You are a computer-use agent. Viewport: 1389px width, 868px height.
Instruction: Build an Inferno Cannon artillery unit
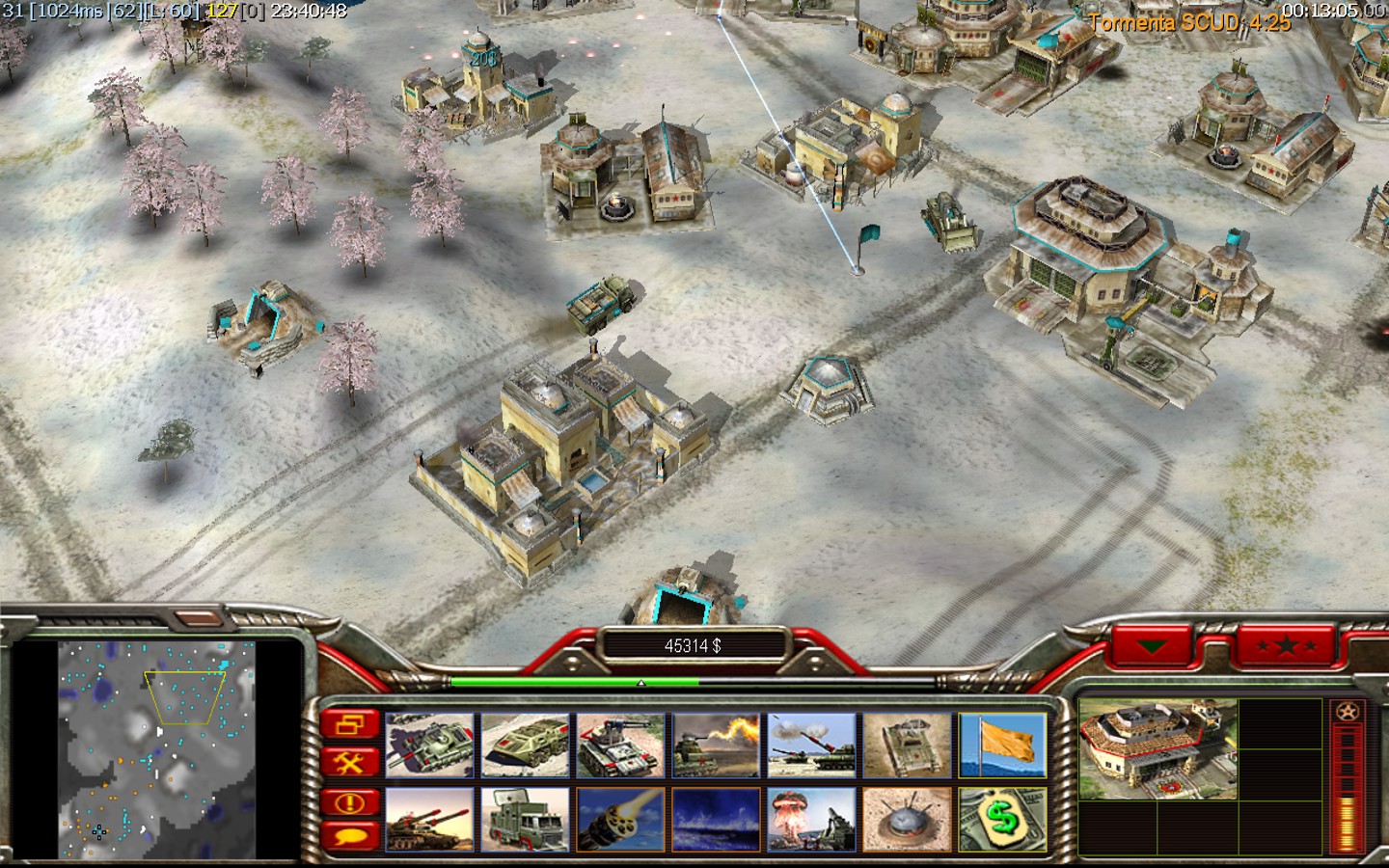point(811,745)
